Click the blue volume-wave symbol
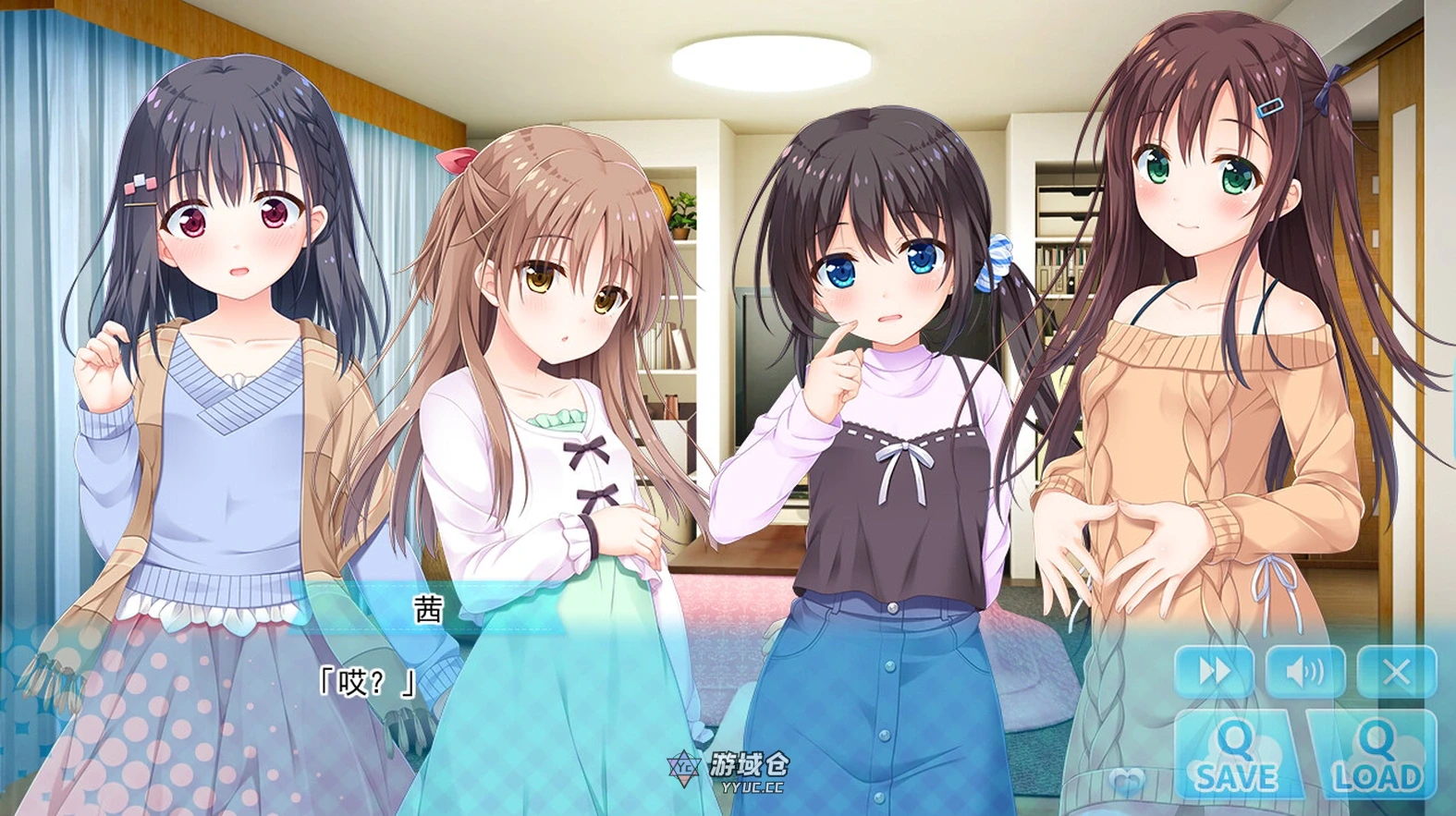This screenshot has height=816, width=1456. coord(1304,672)
